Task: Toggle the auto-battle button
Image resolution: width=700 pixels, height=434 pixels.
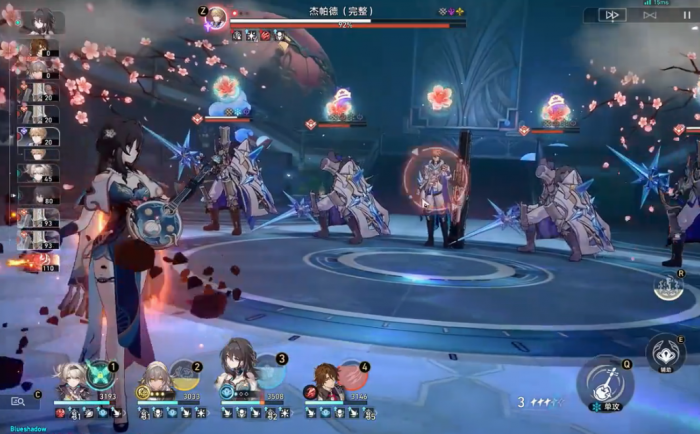Action: coord(650,15)
